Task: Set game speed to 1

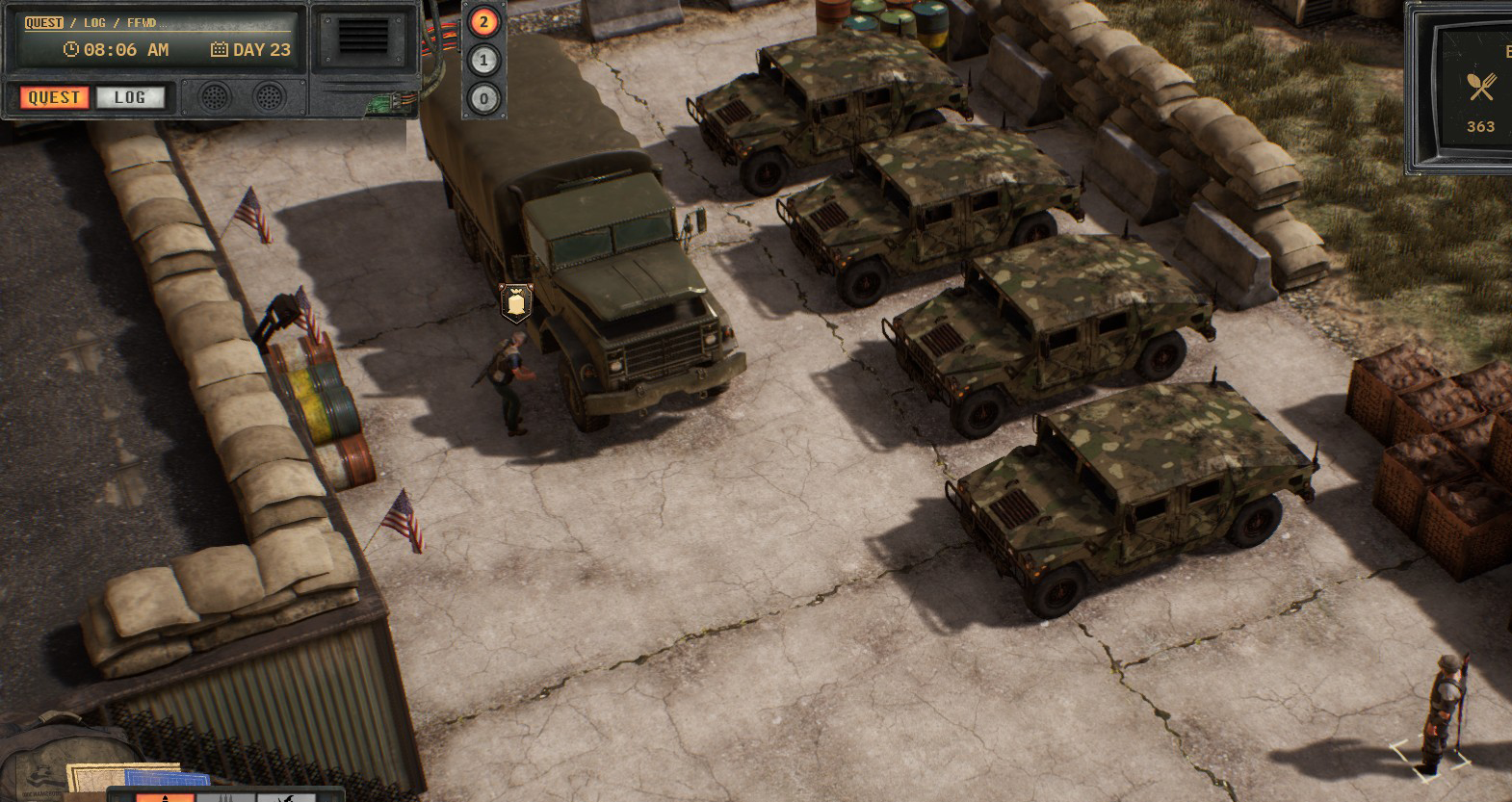Action: (x=483, y=60)
